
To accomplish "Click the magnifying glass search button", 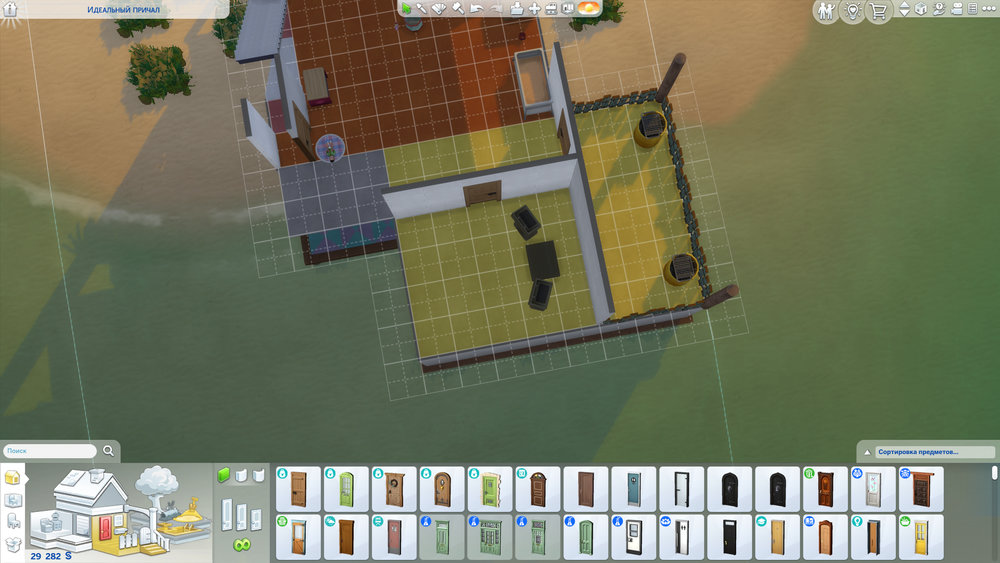I will 108,451.
